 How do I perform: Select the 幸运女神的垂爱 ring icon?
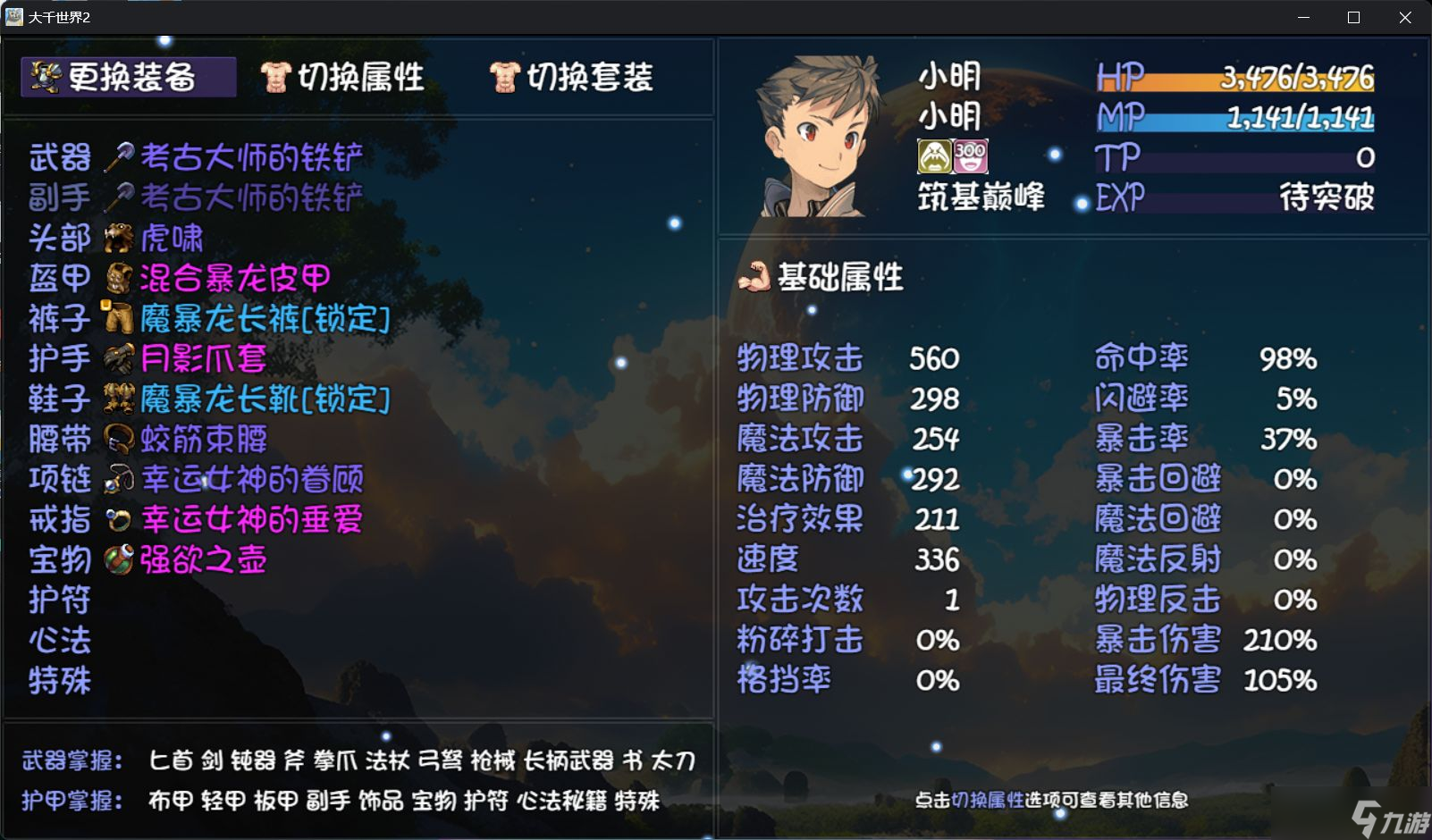[x=120, y=519]
